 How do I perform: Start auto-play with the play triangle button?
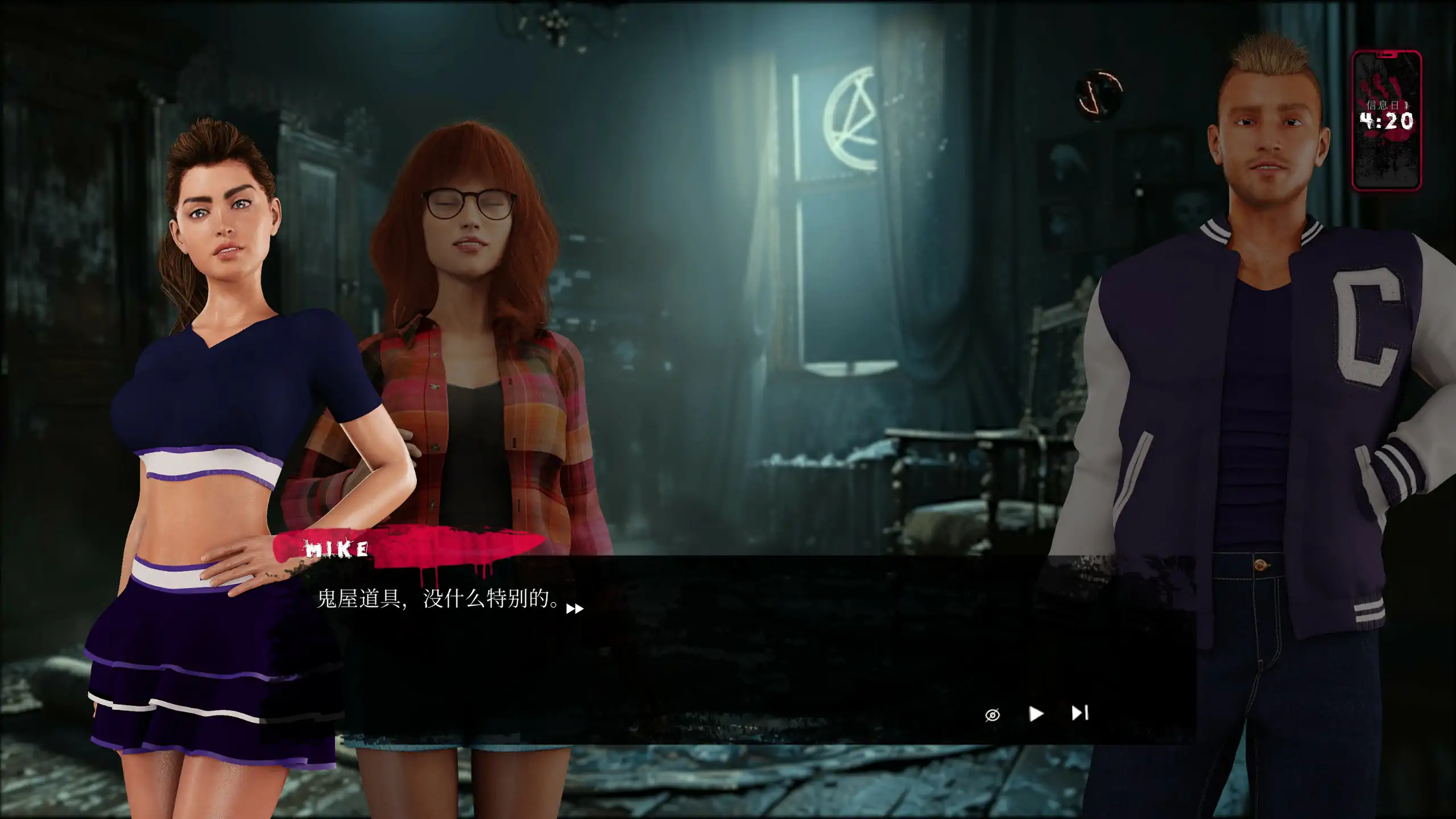pyautogui.click(x=1036, y=713)
